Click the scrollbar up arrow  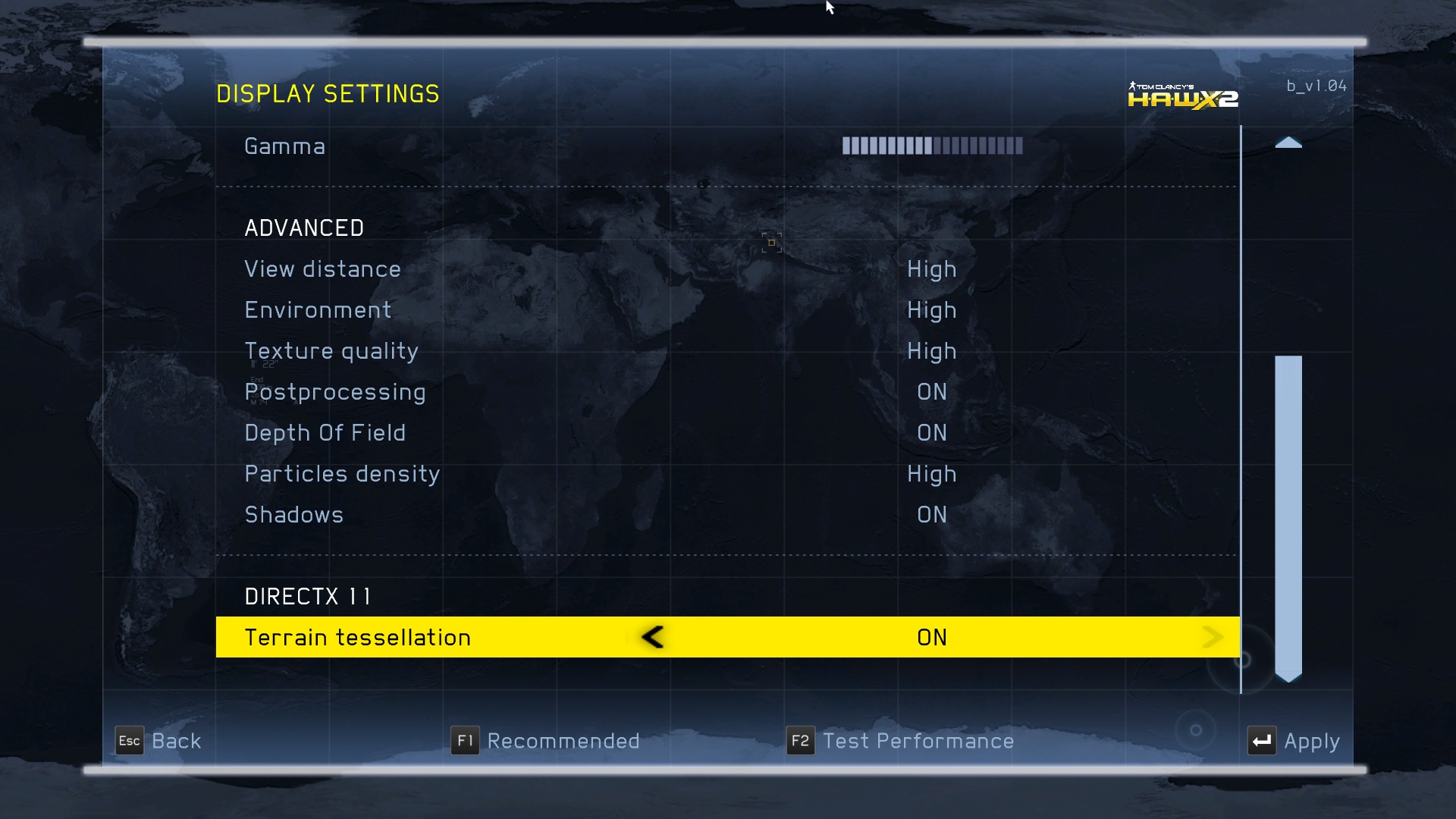(1288, 143)
